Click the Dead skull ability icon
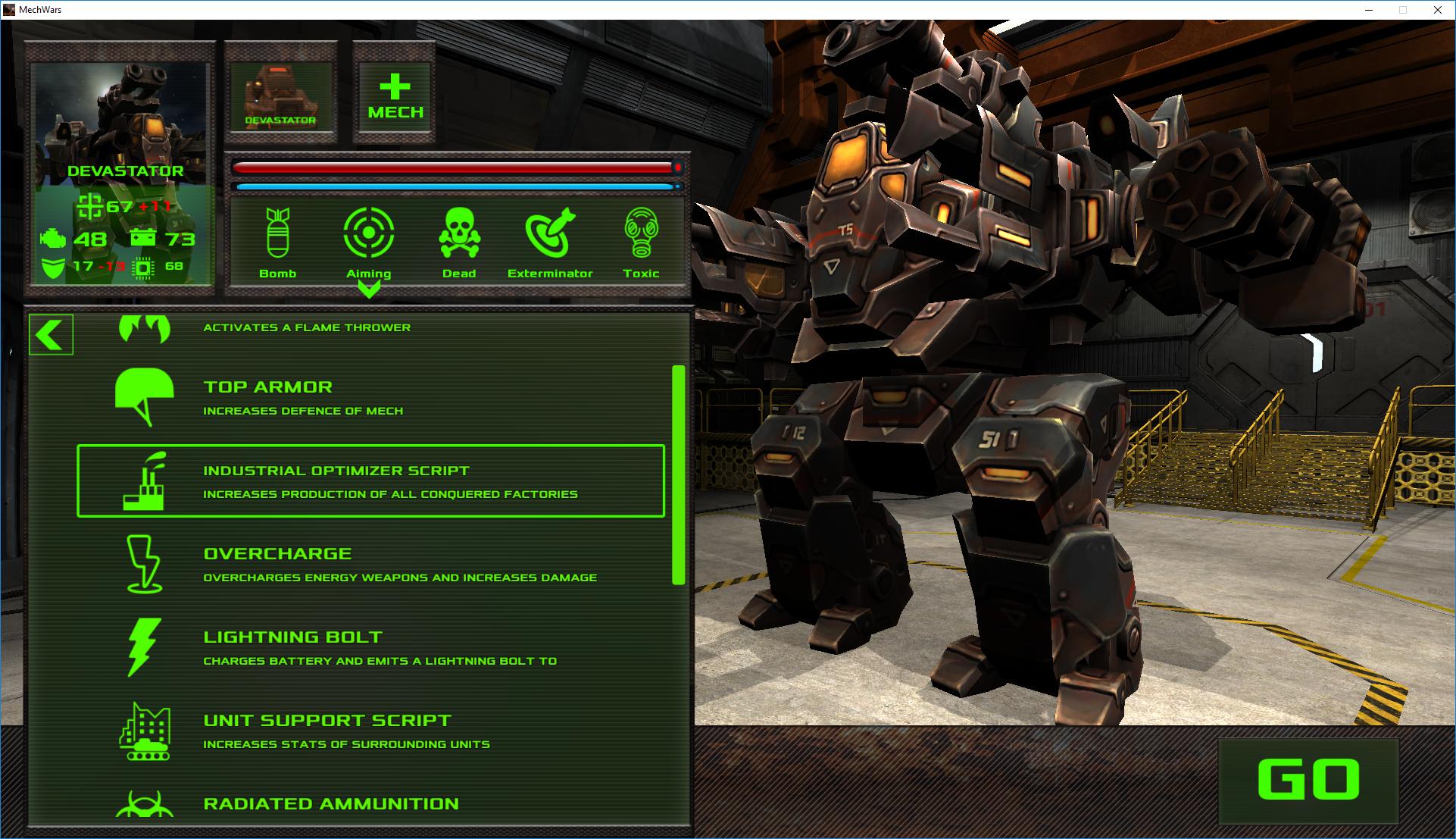 459,235
